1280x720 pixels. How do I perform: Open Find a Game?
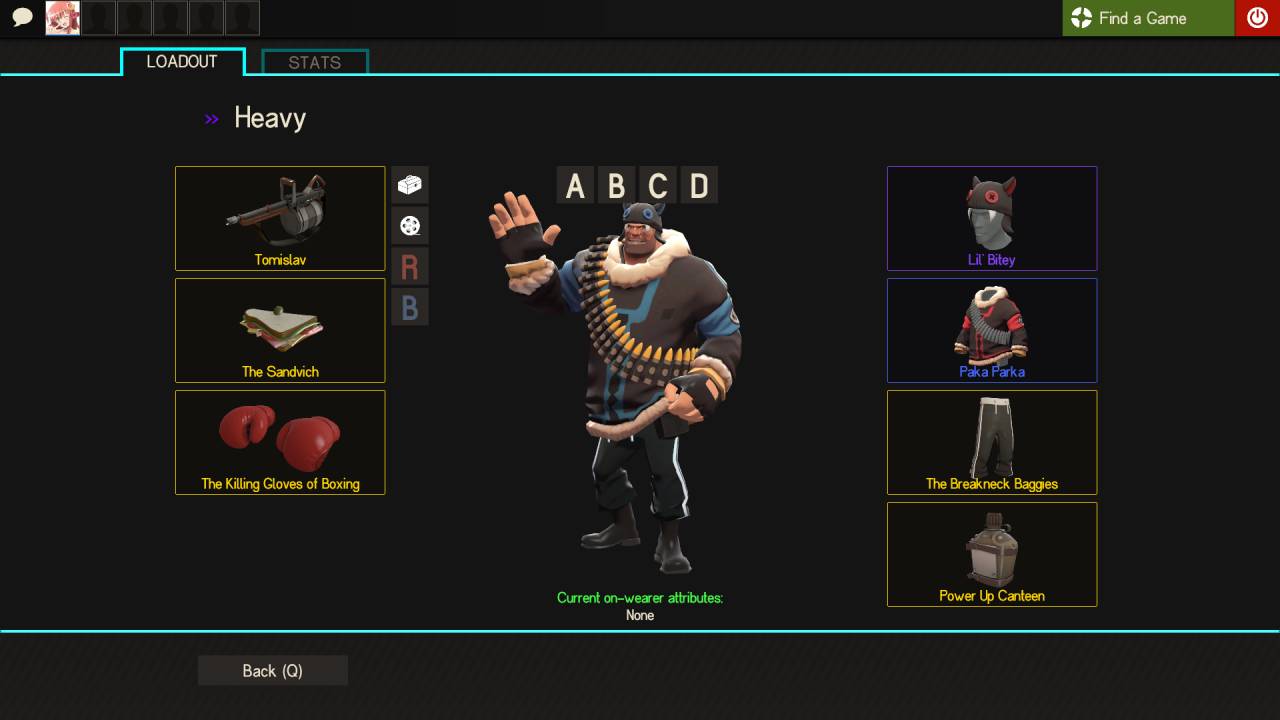pos(1147,18)
